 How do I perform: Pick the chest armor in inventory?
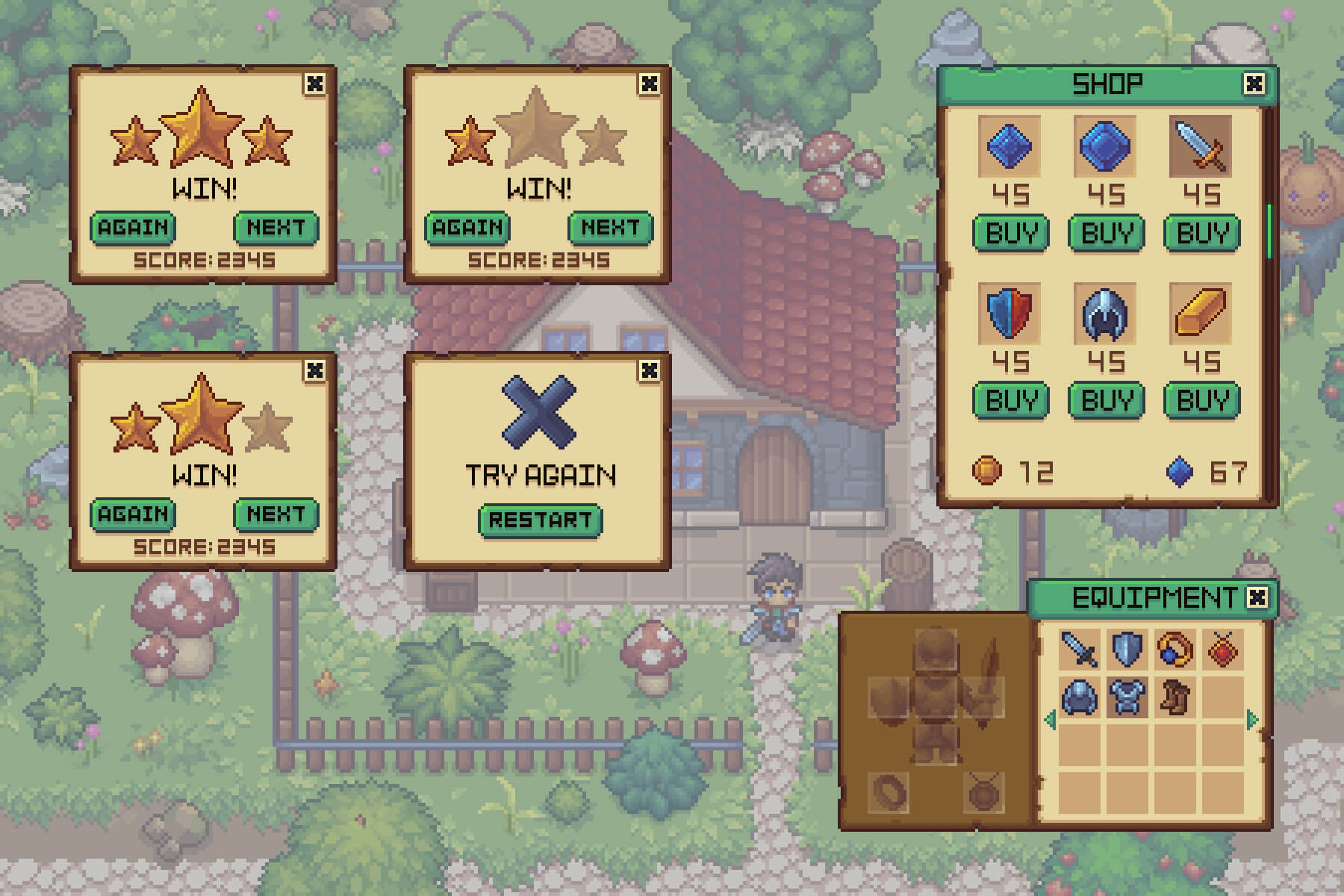tap(1127, 697)
